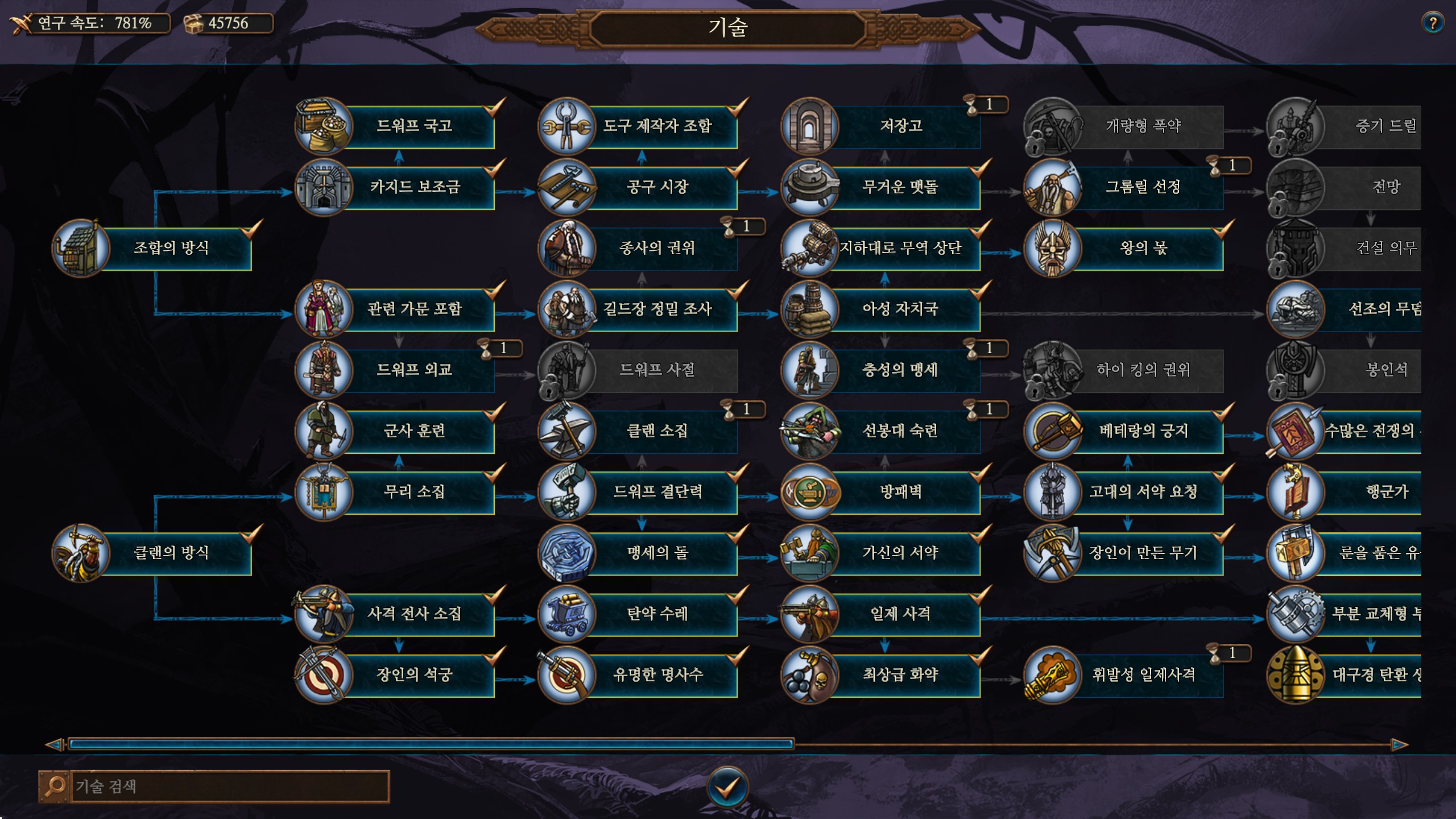Viewport: 1456px width, 819px height.
Task: Choose the 클랜 소집 technology
Action: click(x=657, y=431)
